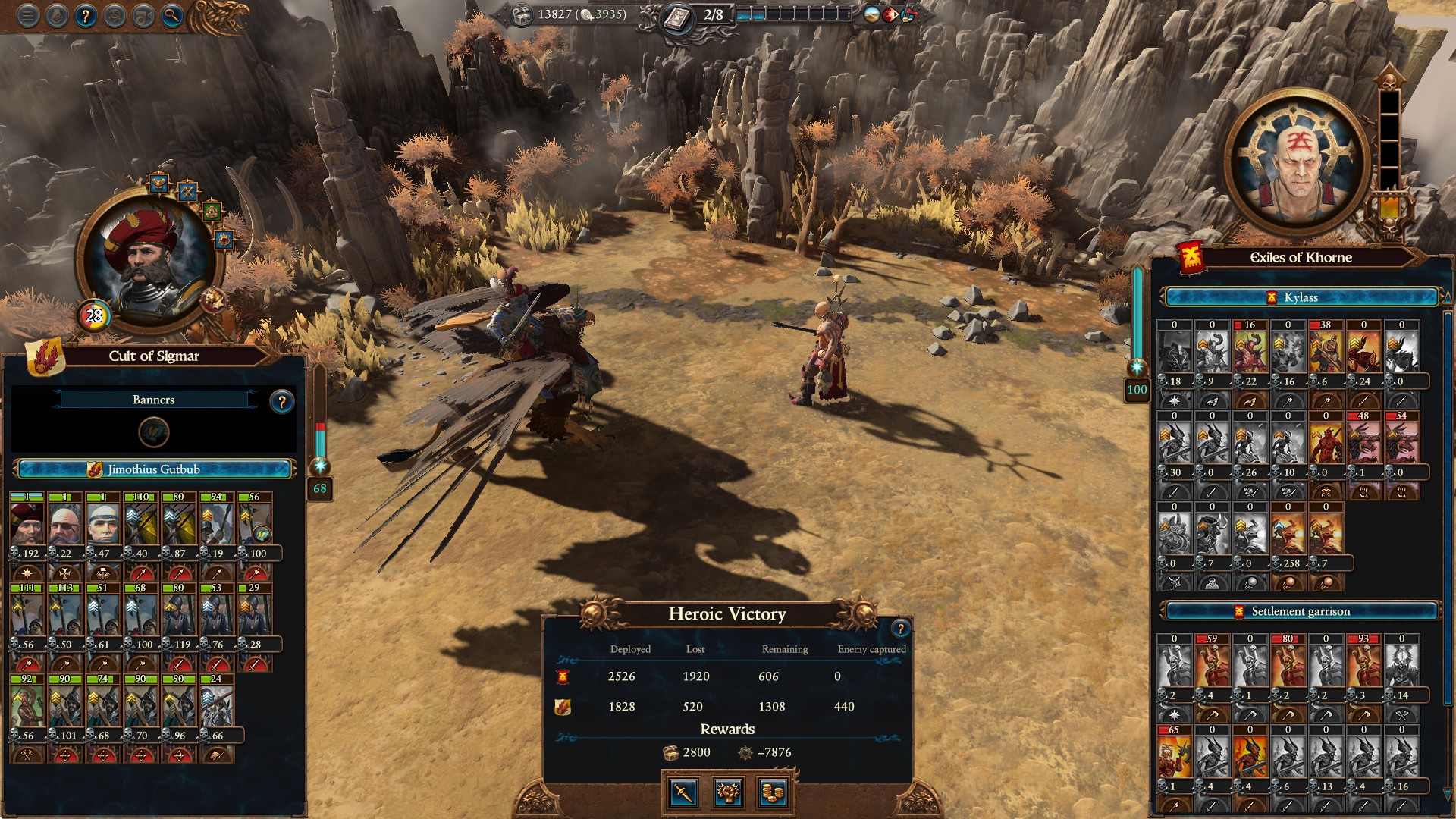Open the main menu hamburger button
Screen dimensions: 1456x819
click(28, 16)
